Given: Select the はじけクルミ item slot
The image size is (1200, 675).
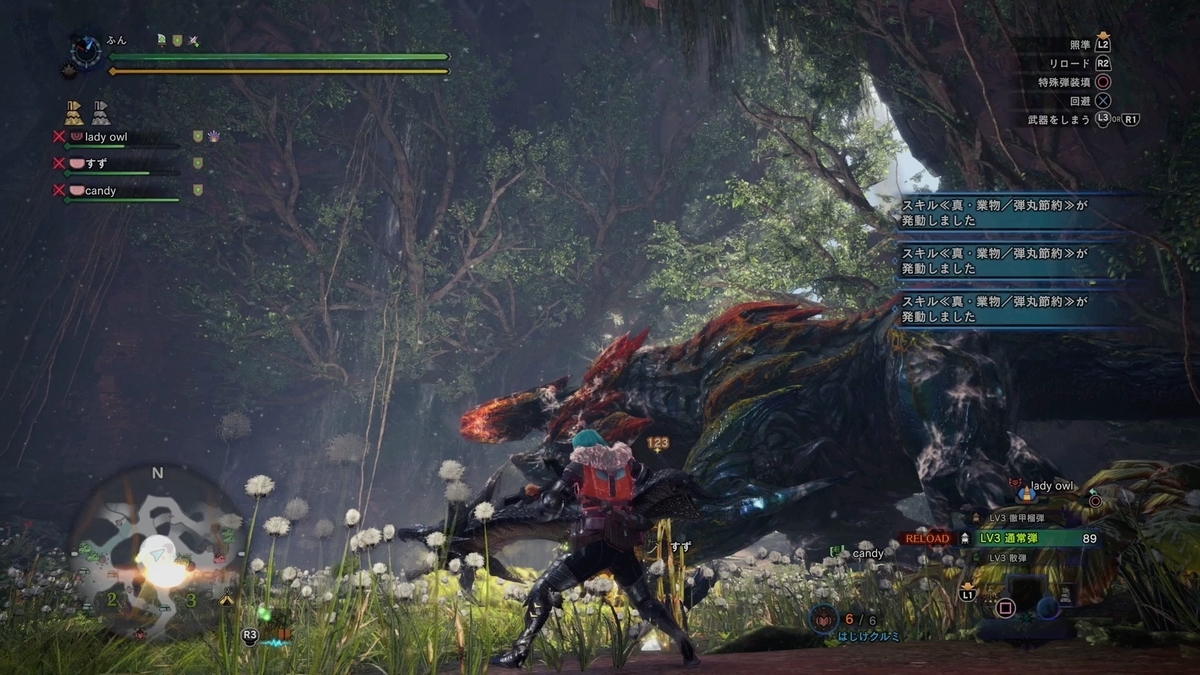Looking at the screenshot, I should pos(826,619).
